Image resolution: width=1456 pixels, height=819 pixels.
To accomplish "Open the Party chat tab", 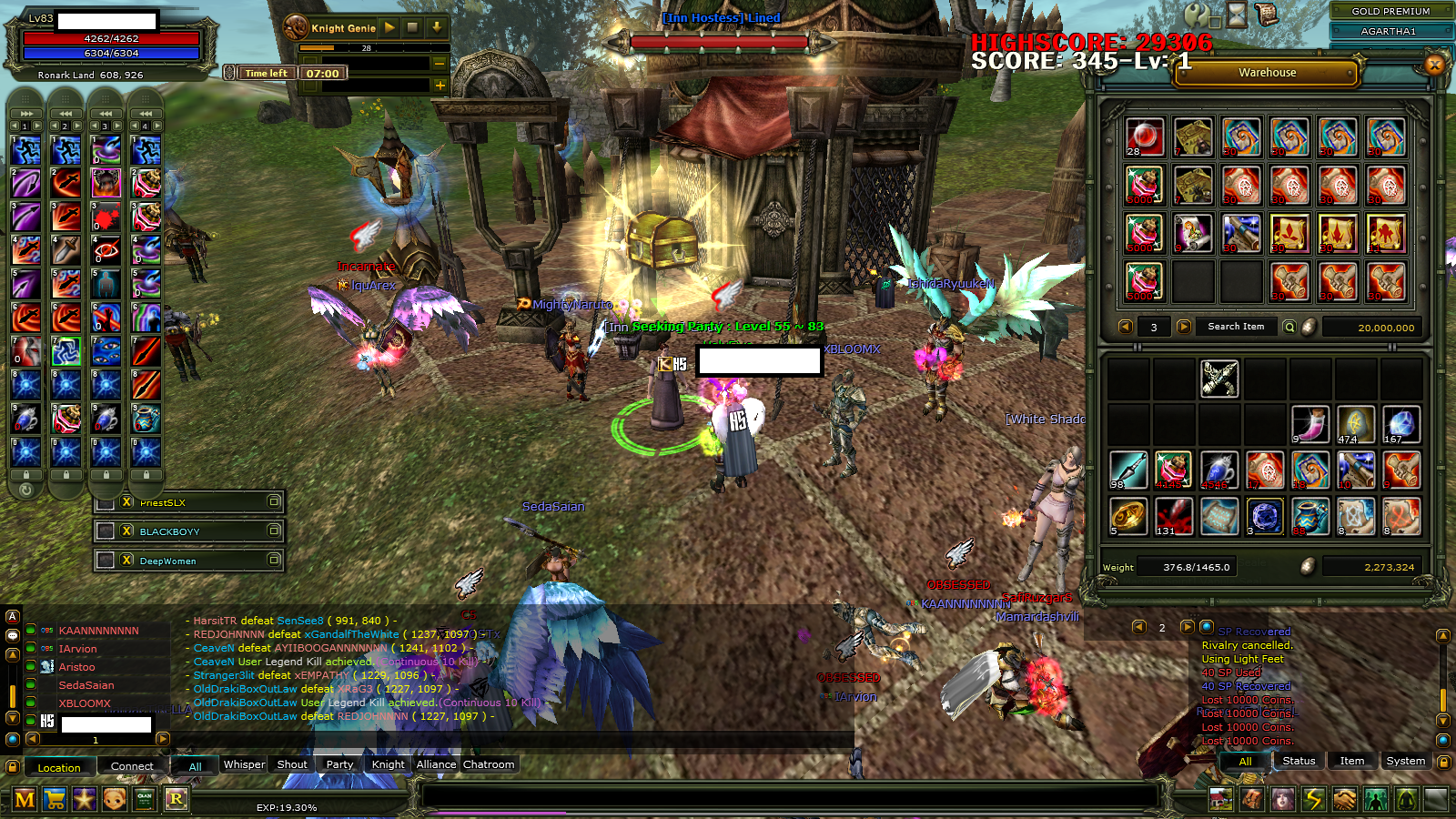I will pos(339,764).
